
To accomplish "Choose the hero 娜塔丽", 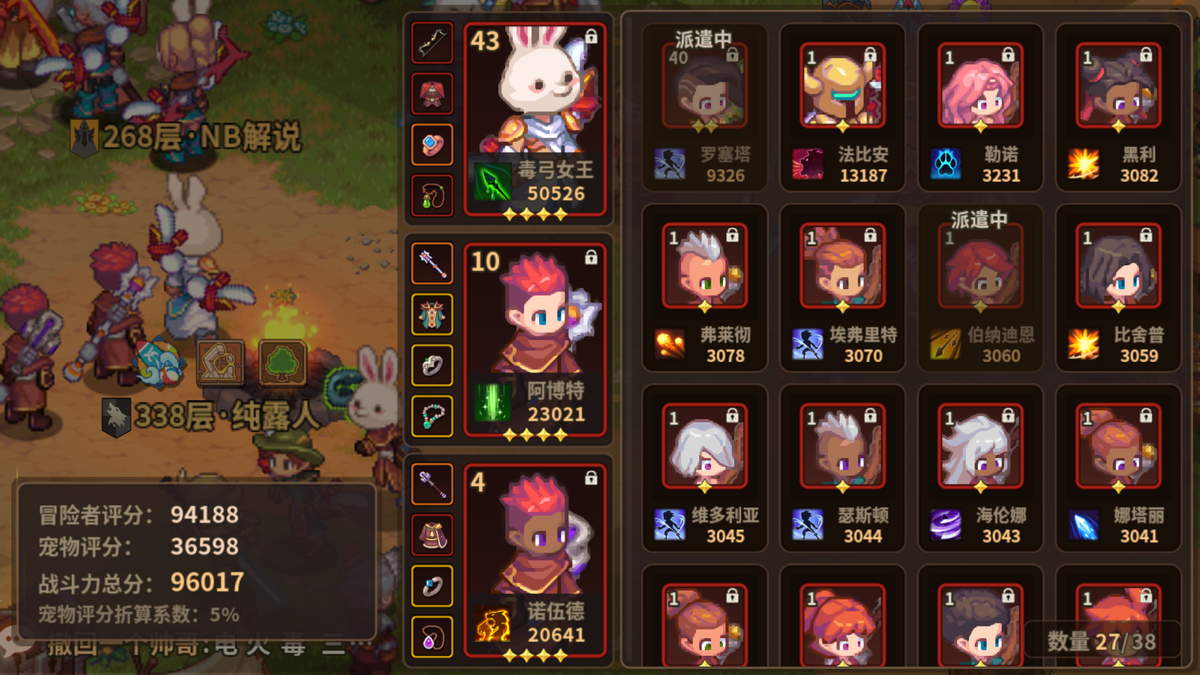I will coord(1118,448).
